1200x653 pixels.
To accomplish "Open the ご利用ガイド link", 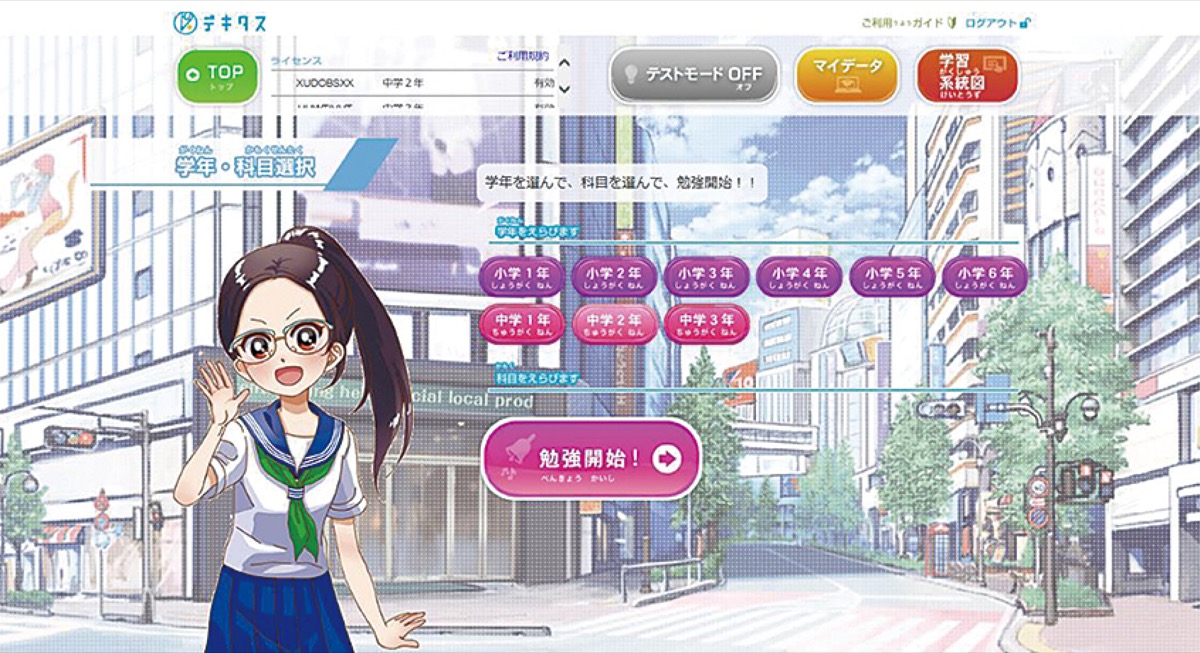I will 902,22.
